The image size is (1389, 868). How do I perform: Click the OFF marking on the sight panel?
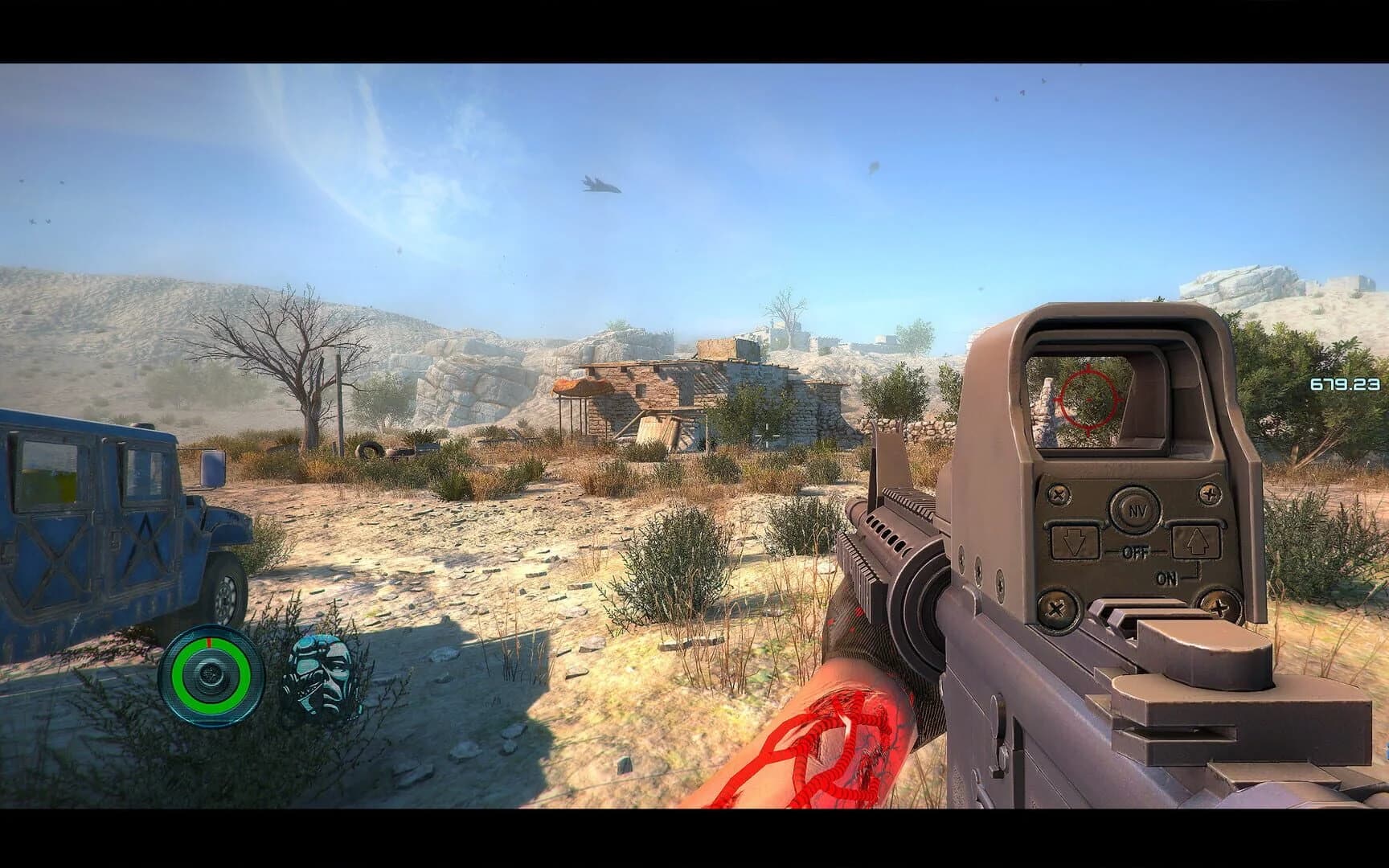1136,551
